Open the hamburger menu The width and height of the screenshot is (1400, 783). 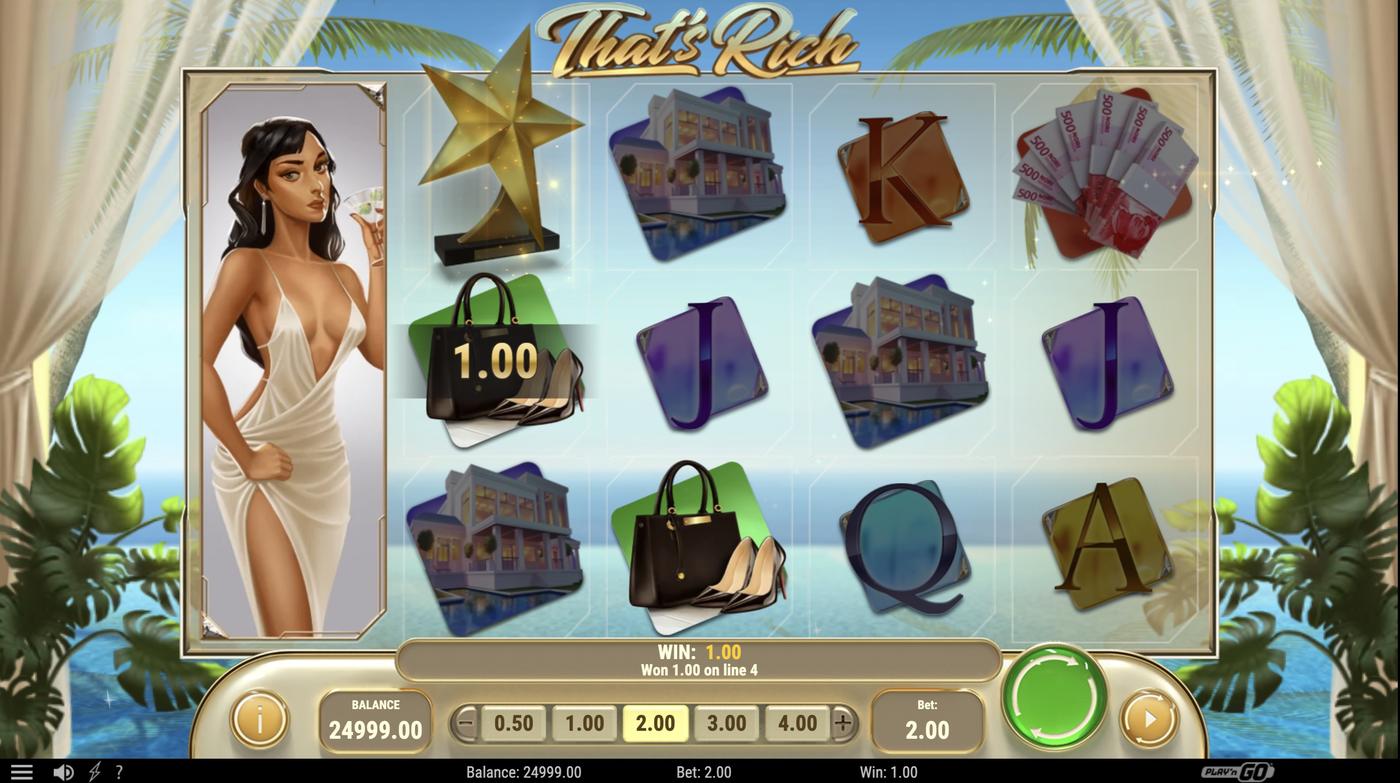click(x=21, y=772)
